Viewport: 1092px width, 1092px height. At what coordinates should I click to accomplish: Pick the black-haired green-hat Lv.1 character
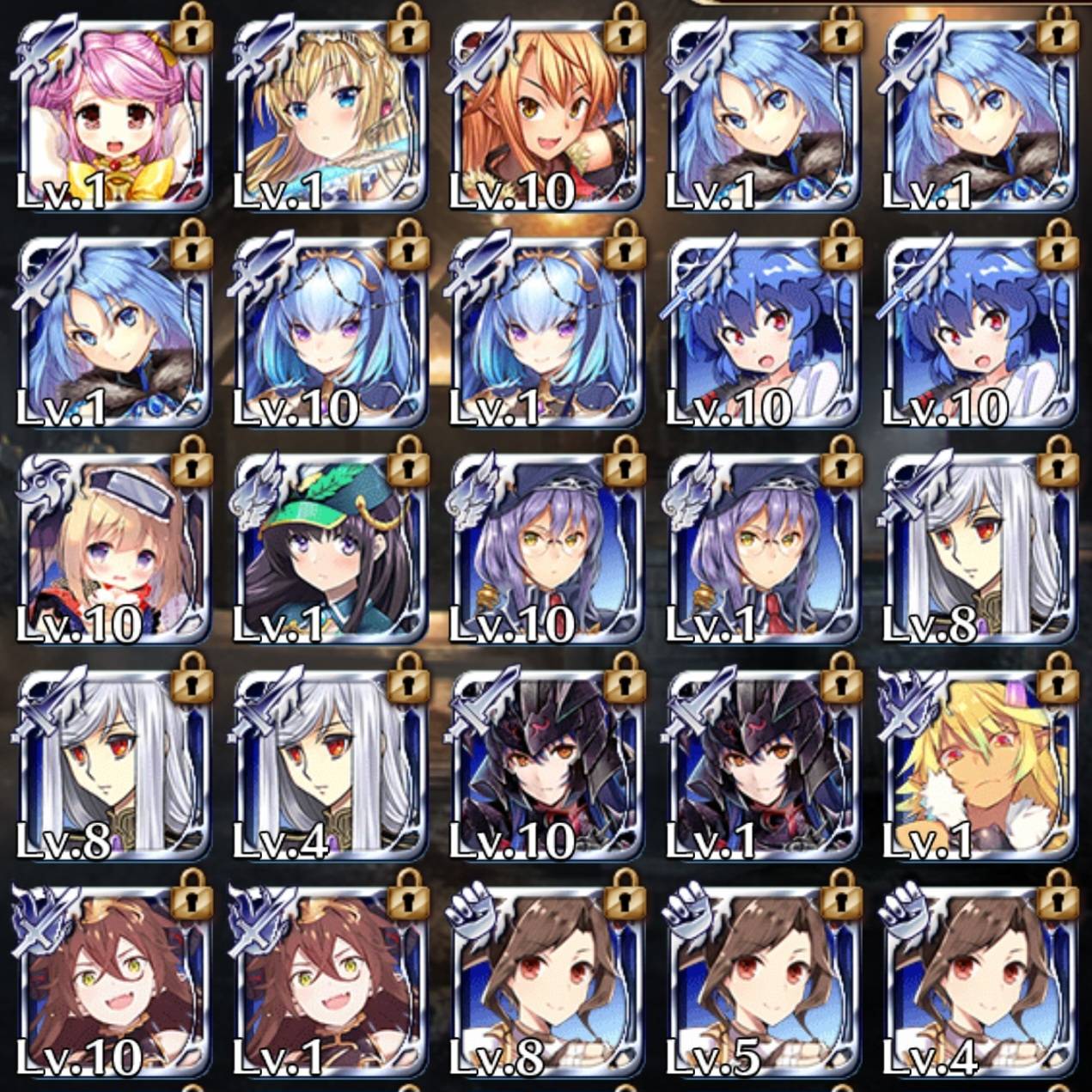pyautogui.click(x=328, y=549)
